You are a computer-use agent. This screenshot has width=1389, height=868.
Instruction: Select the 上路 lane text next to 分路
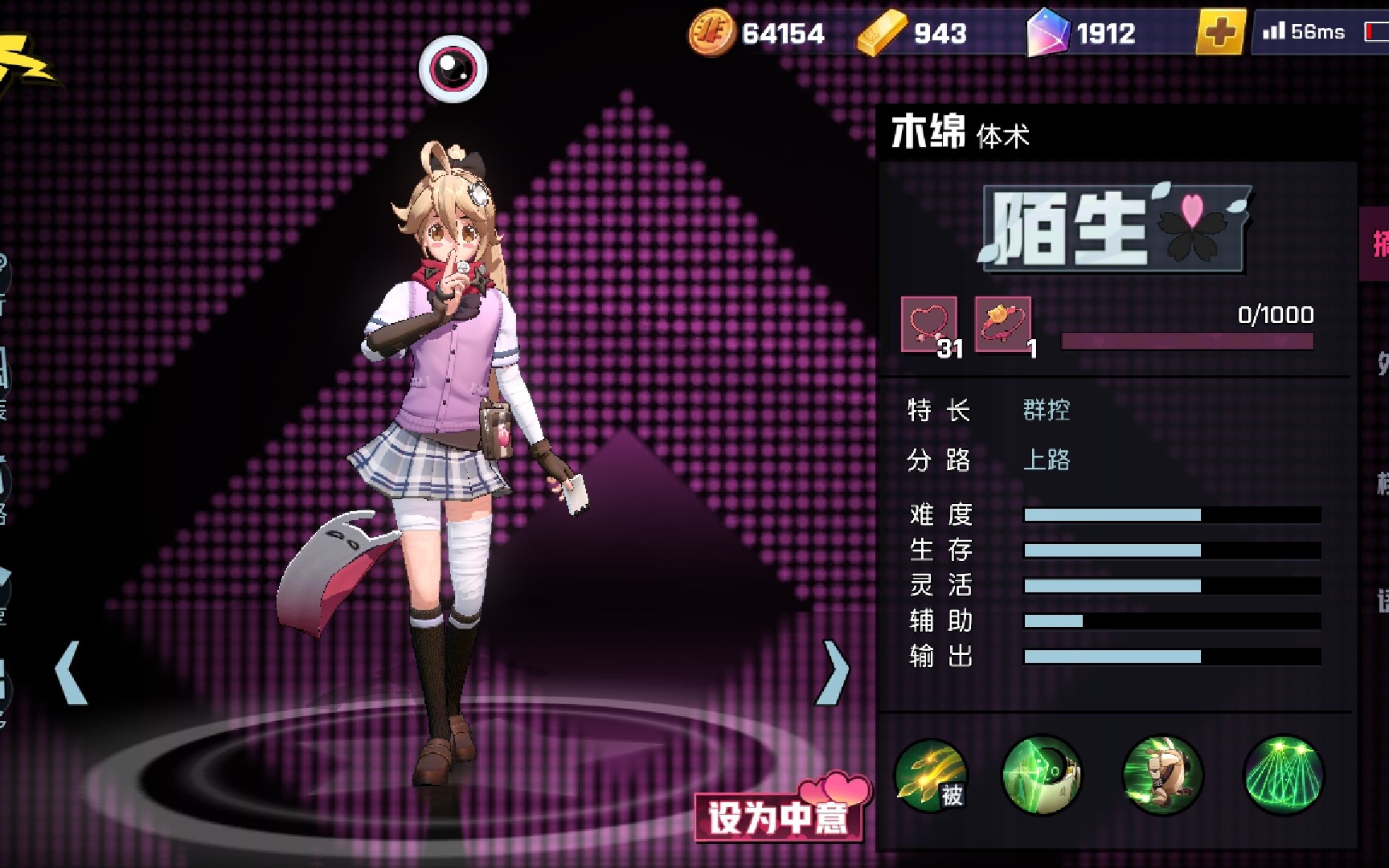pos(1047,461)
